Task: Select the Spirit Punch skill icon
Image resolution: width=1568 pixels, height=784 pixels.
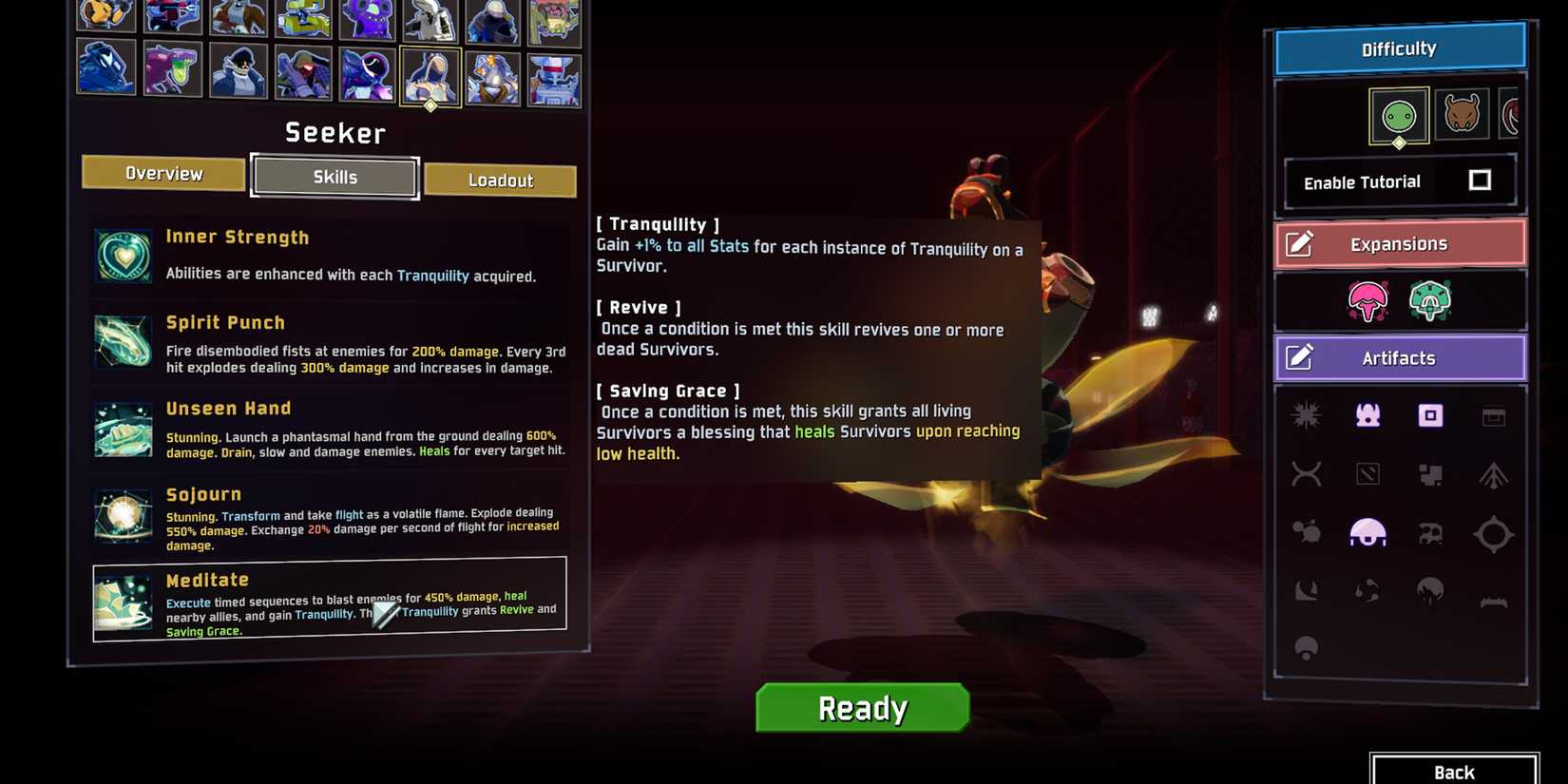Action: (x=123, y=341)
